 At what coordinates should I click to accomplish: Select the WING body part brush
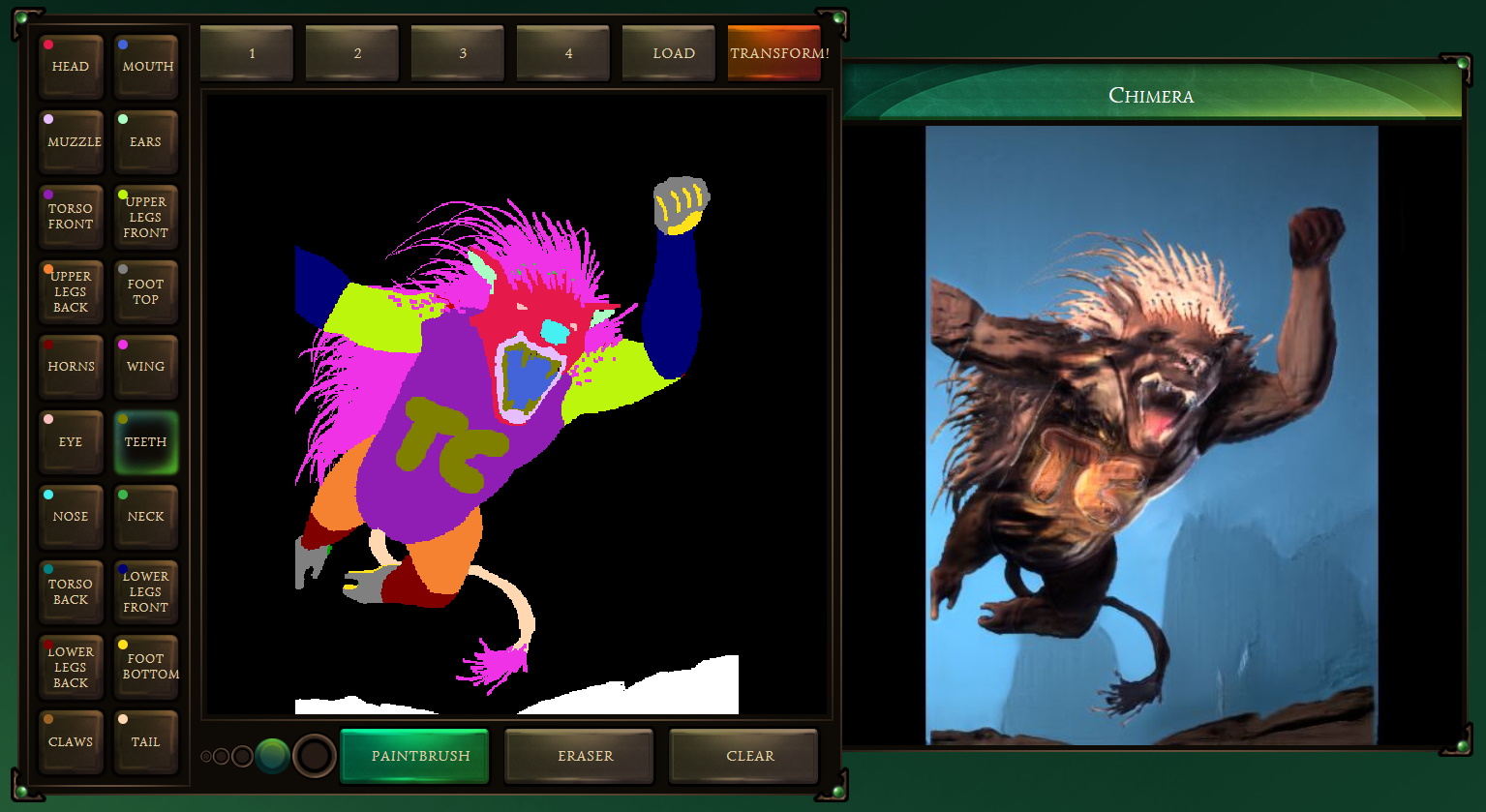146,366
